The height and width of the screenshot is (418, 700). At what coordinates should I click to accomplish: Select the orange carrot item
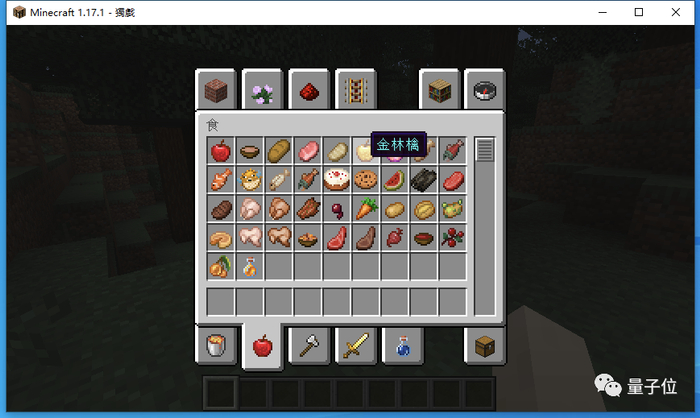click(x=365, y=209)
